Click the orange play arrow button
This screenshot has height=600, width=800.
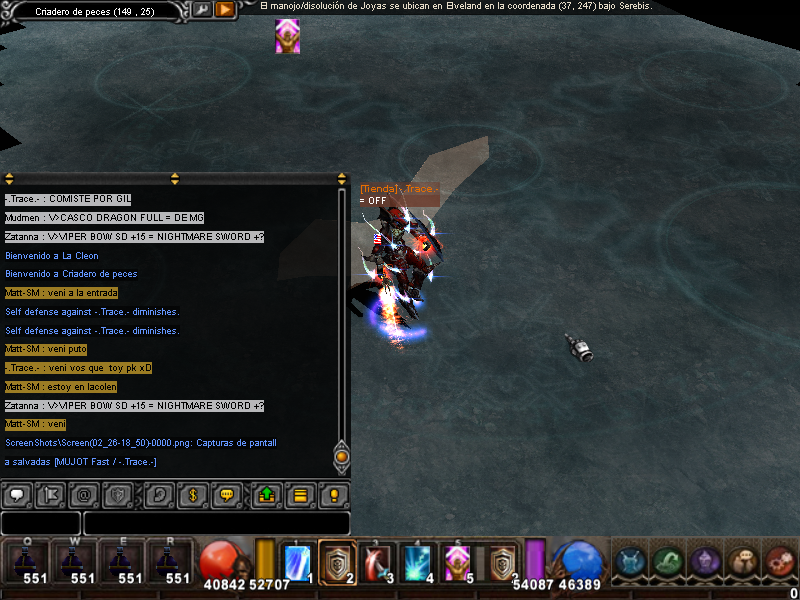click(225, 10)
